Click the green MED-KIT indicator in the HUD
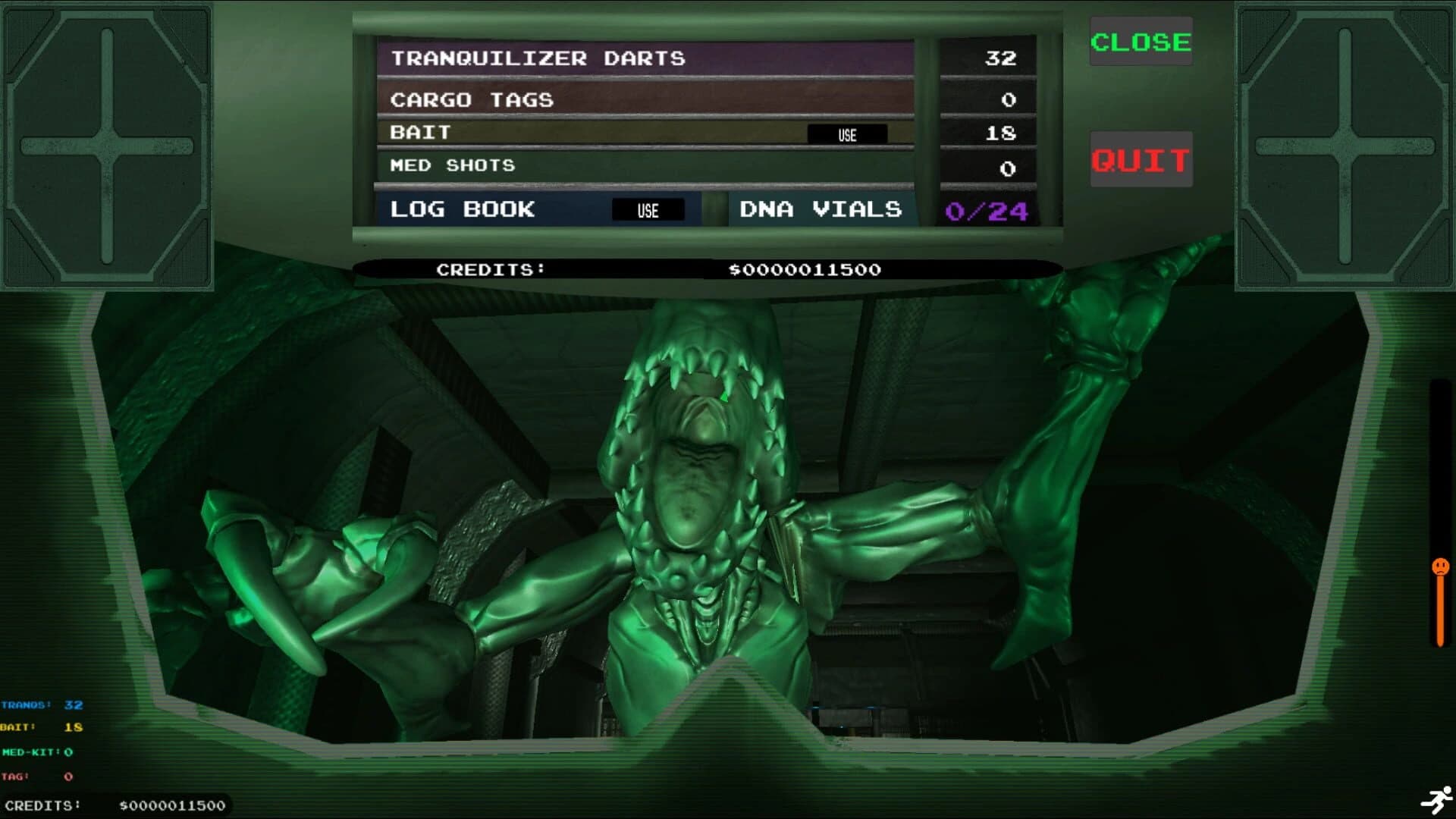 pos(36,754)
